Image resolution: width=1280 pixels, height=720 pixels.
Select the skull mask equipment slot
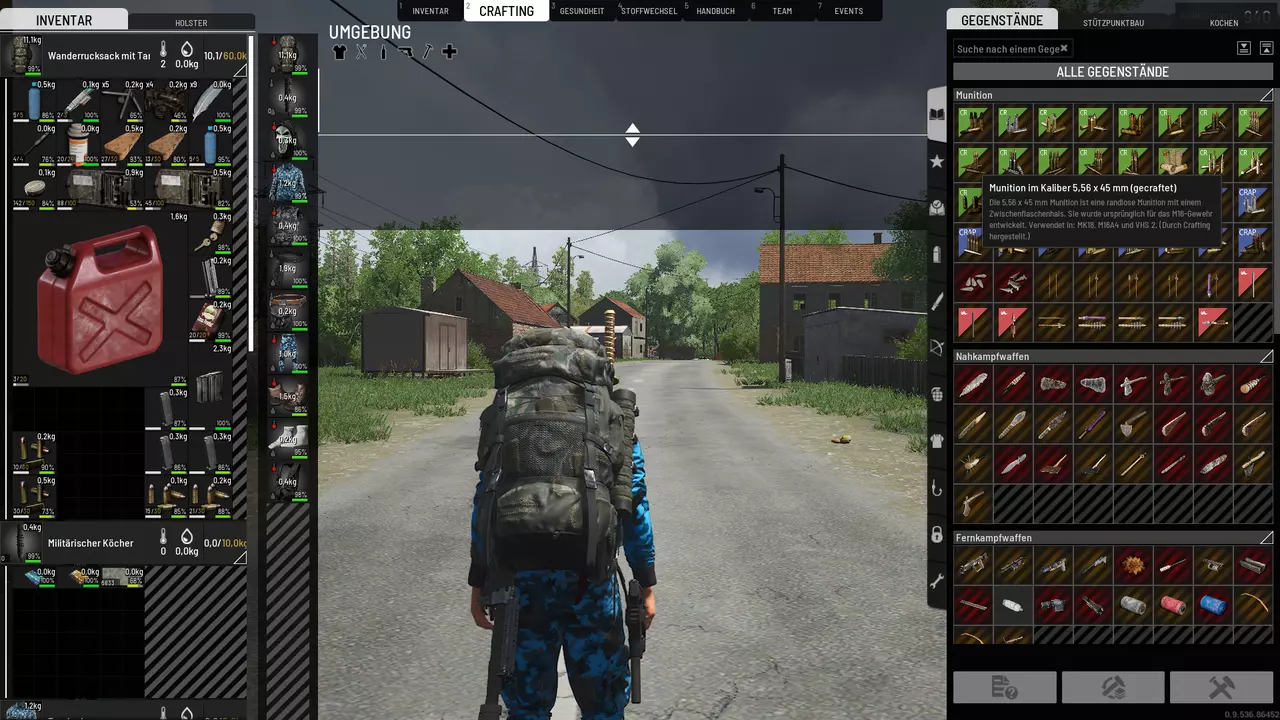(287, 140)
